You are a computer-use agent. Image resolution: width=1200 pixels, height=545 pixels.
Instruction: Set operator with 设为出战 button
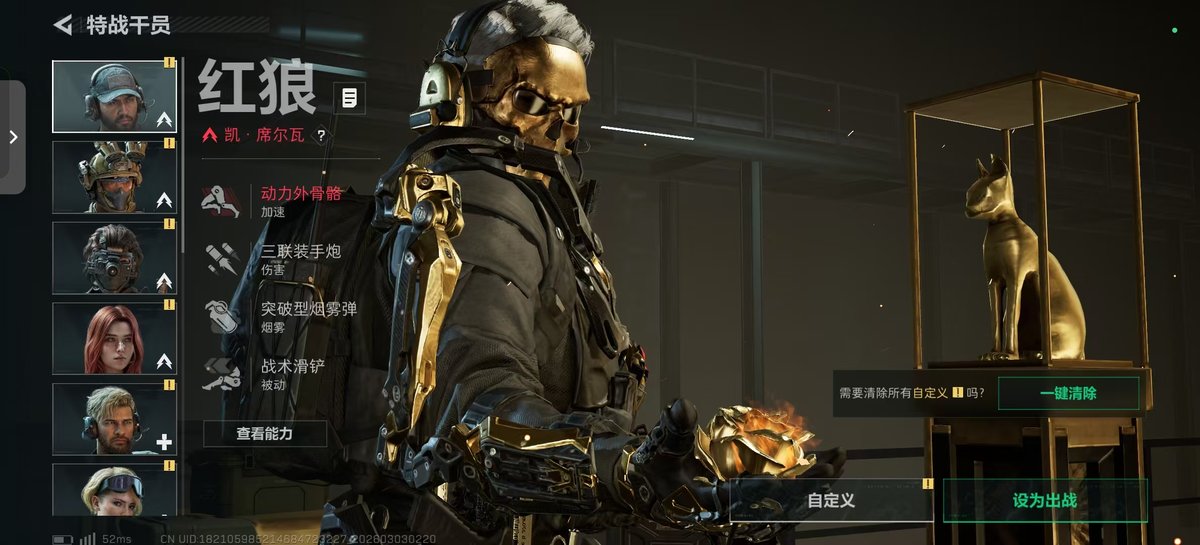coord(1045,500)
